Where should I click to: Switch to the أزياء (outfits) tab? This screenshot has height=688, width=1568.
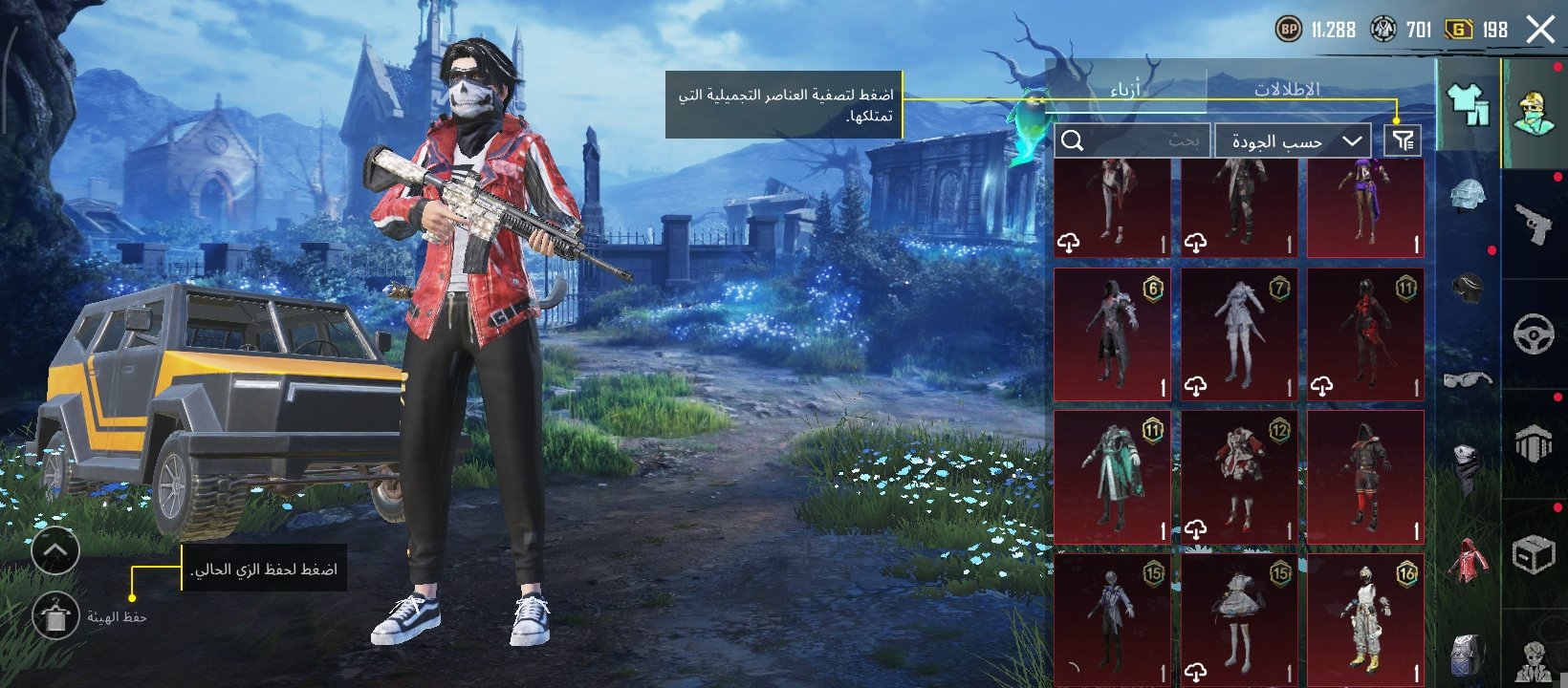pos(1125,90)
